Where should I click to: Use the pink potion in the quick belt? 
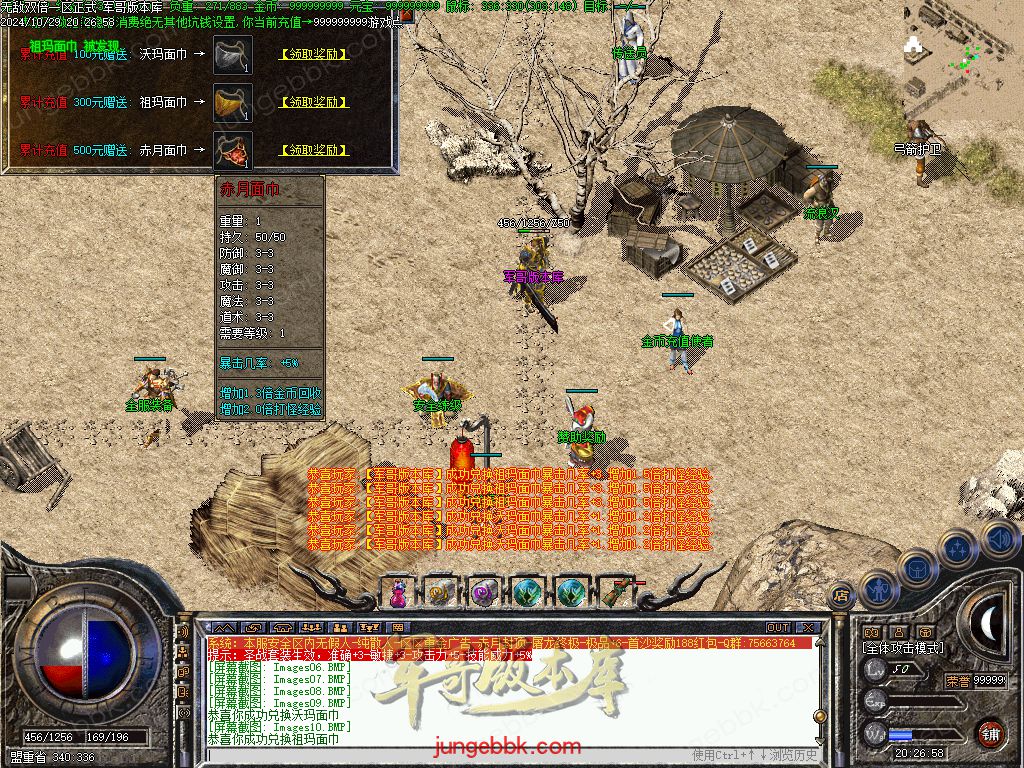click(x=397, y=593)
